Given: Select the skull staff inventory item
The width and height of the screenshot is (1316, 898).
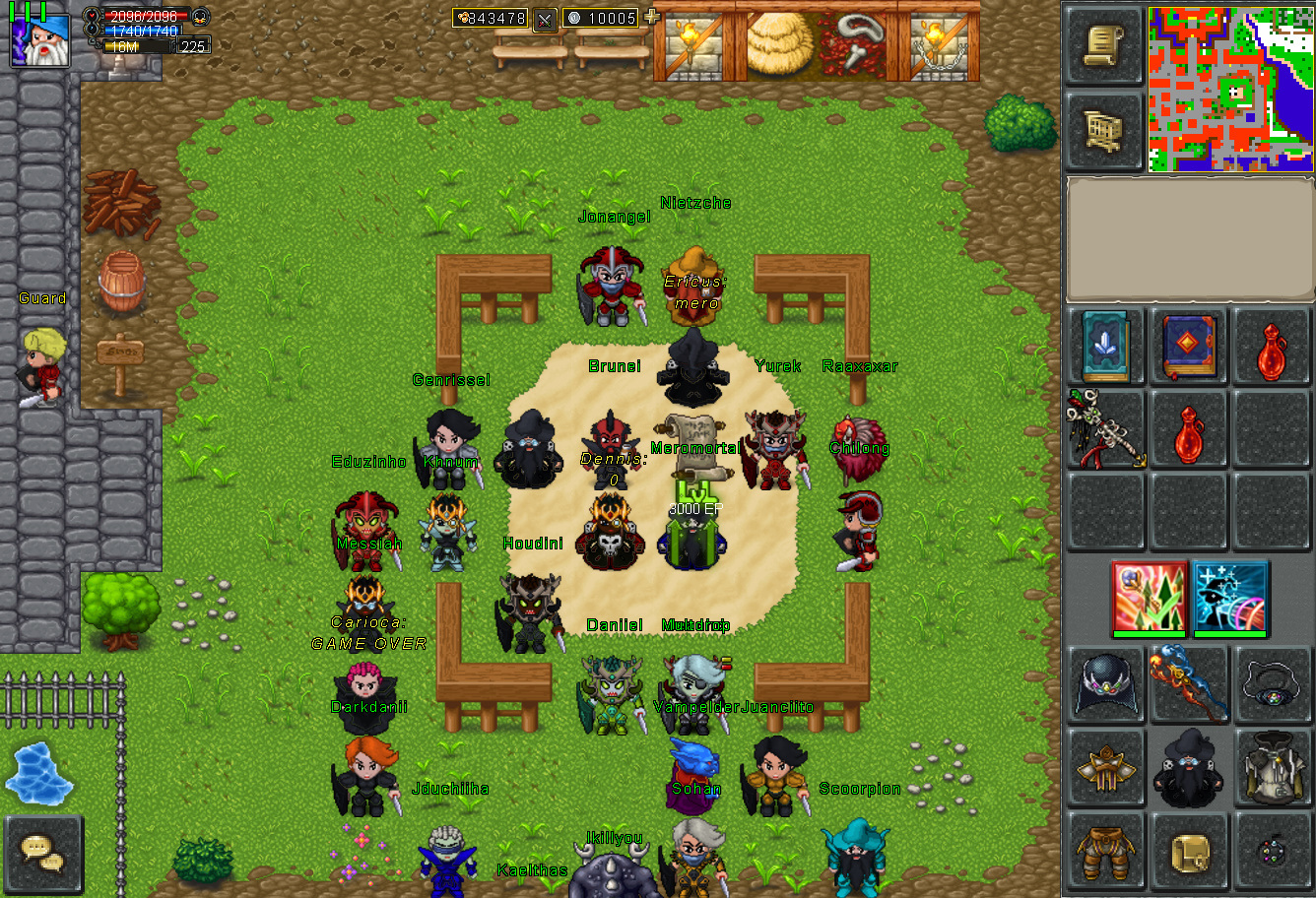Looking at the screenshot, I should coord(1105,429).
